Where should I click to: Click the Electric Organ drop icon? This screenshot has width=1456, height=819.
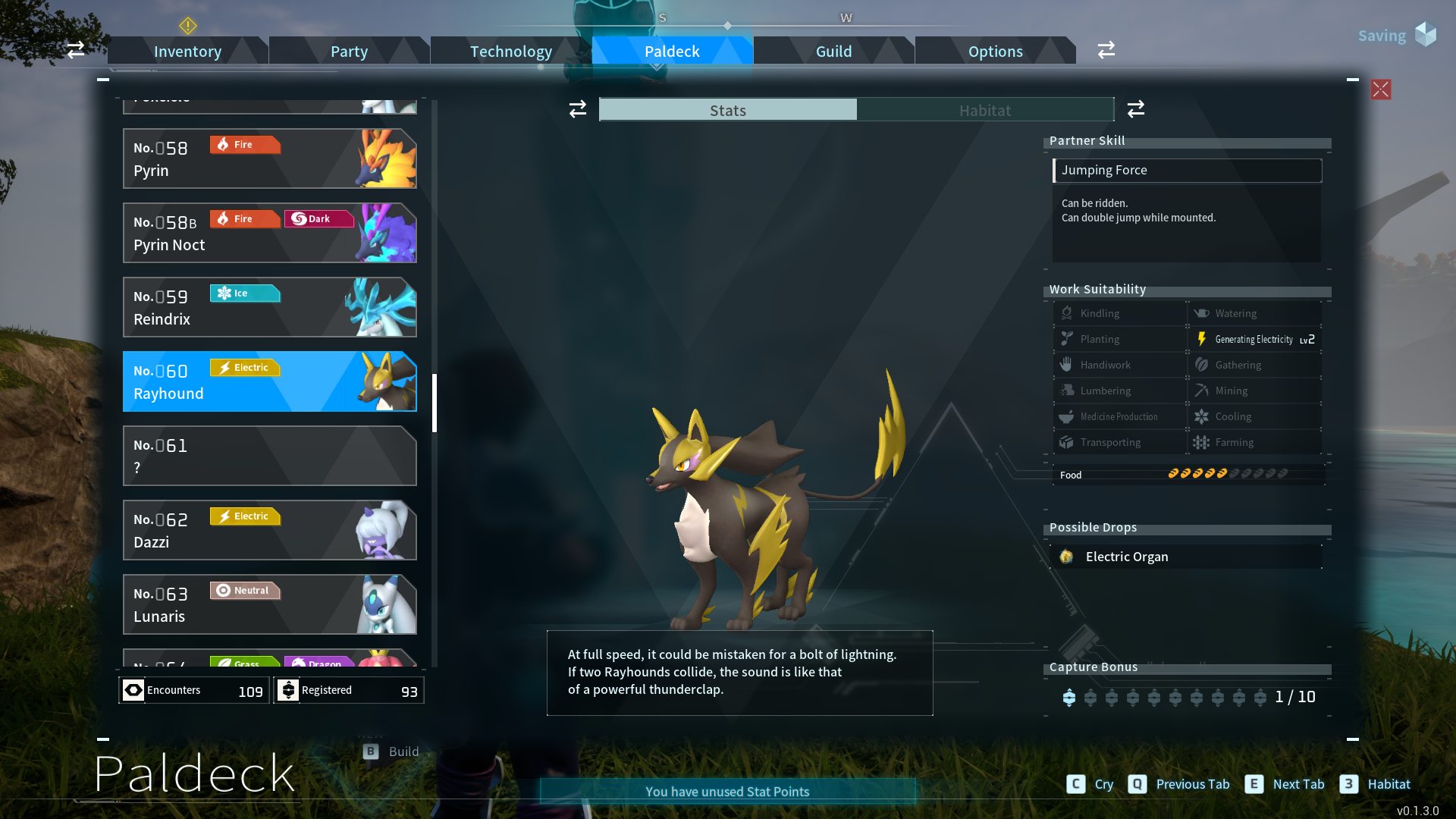(x=1067, y=557)
